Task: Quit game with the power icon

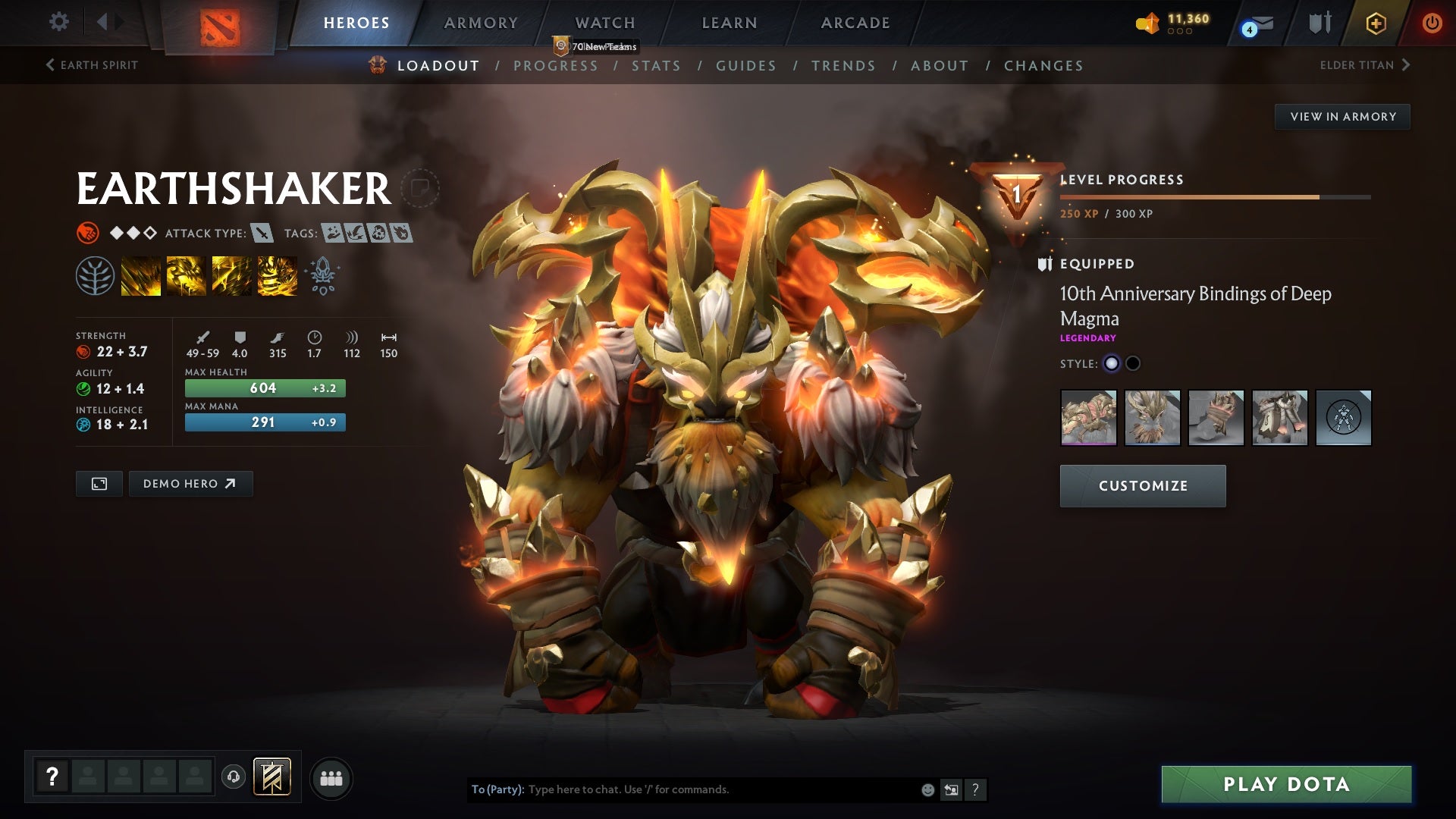Action: 1432,23
